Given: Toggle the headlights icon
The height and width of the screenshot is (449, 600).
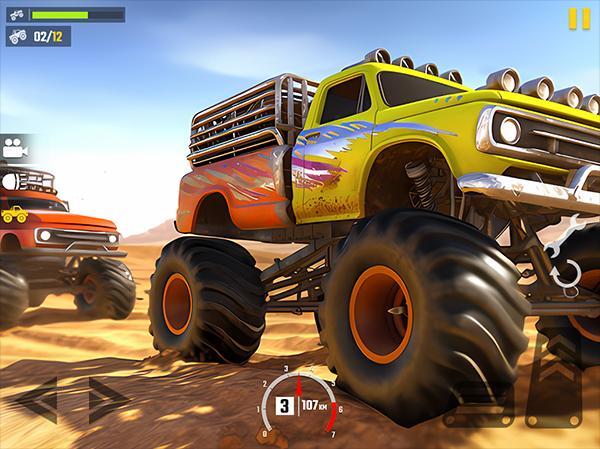Looking at the screenshot, I should [x=12, y=181].
